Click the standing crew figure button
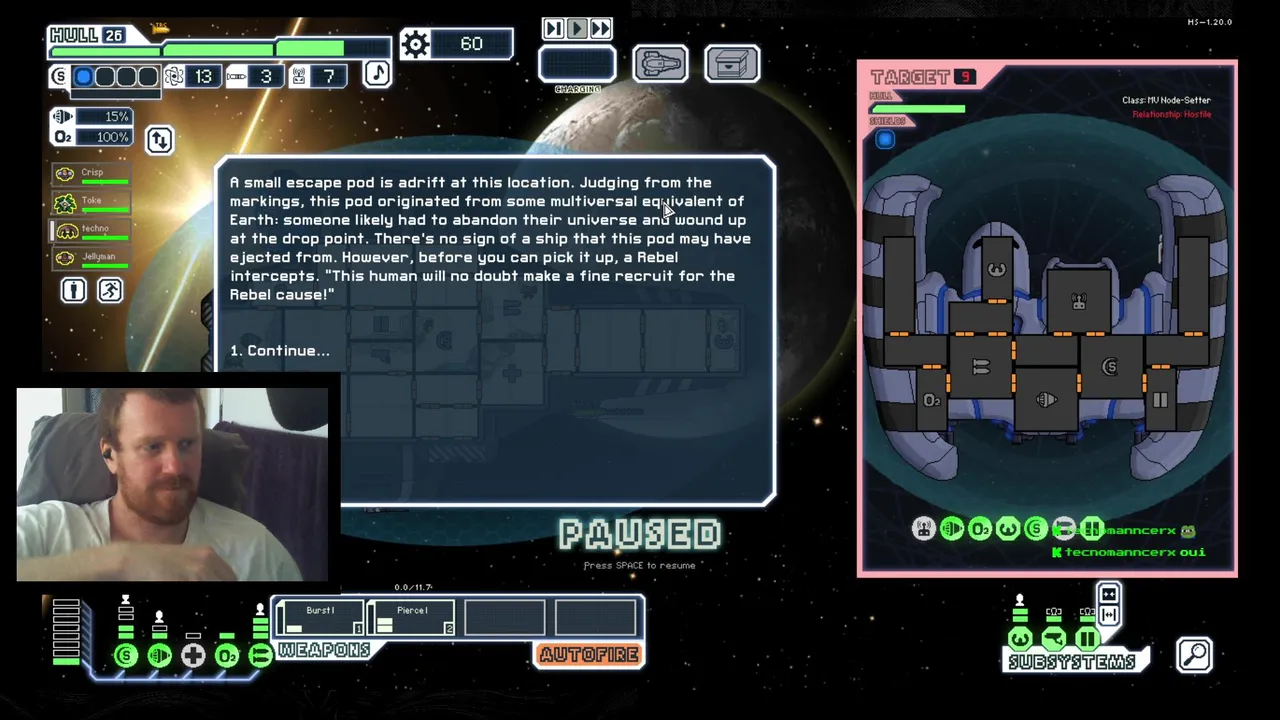The height and width of the screenshot is (720, 1280). (x=74, y=290)
